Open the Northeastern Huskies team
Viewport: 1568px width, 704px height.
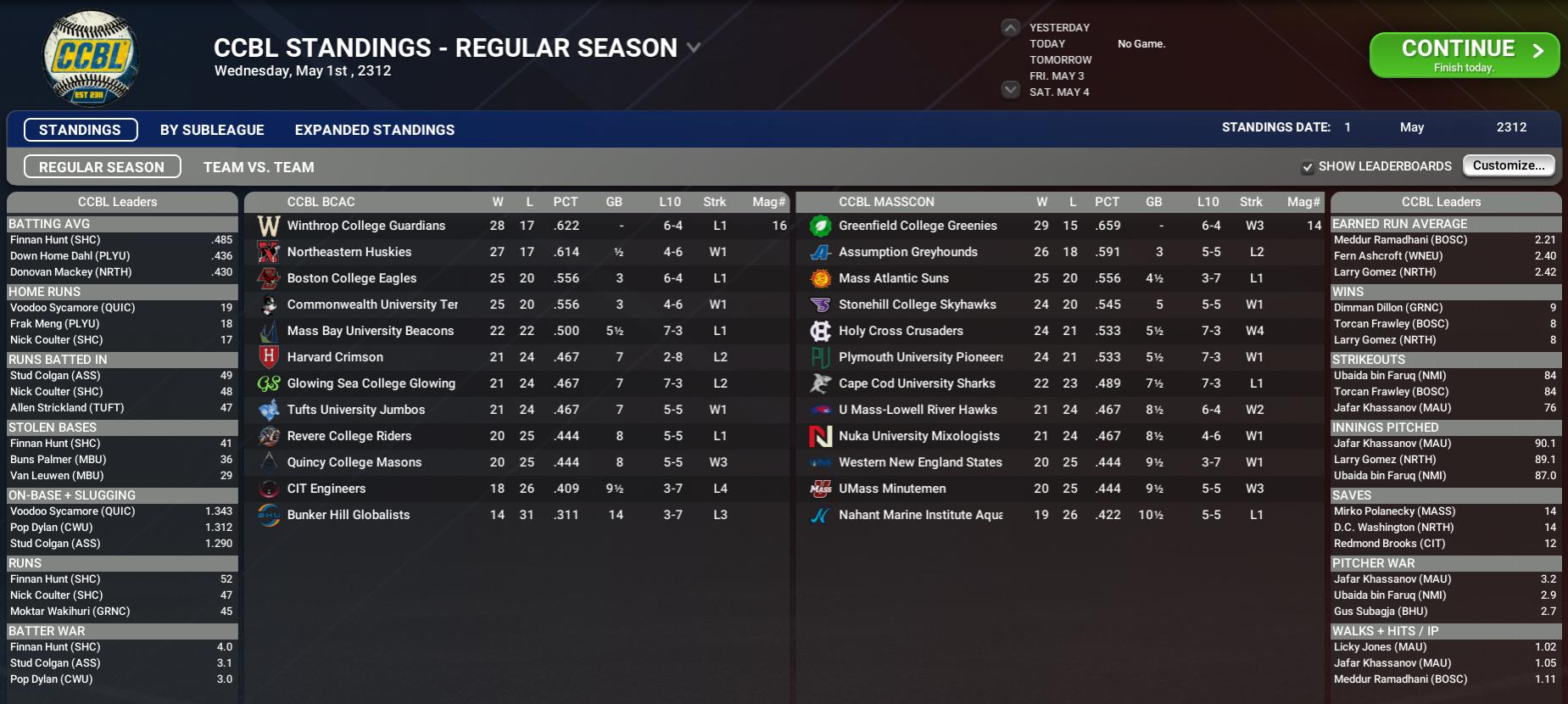pyautogui.click(x=349, y=252)
